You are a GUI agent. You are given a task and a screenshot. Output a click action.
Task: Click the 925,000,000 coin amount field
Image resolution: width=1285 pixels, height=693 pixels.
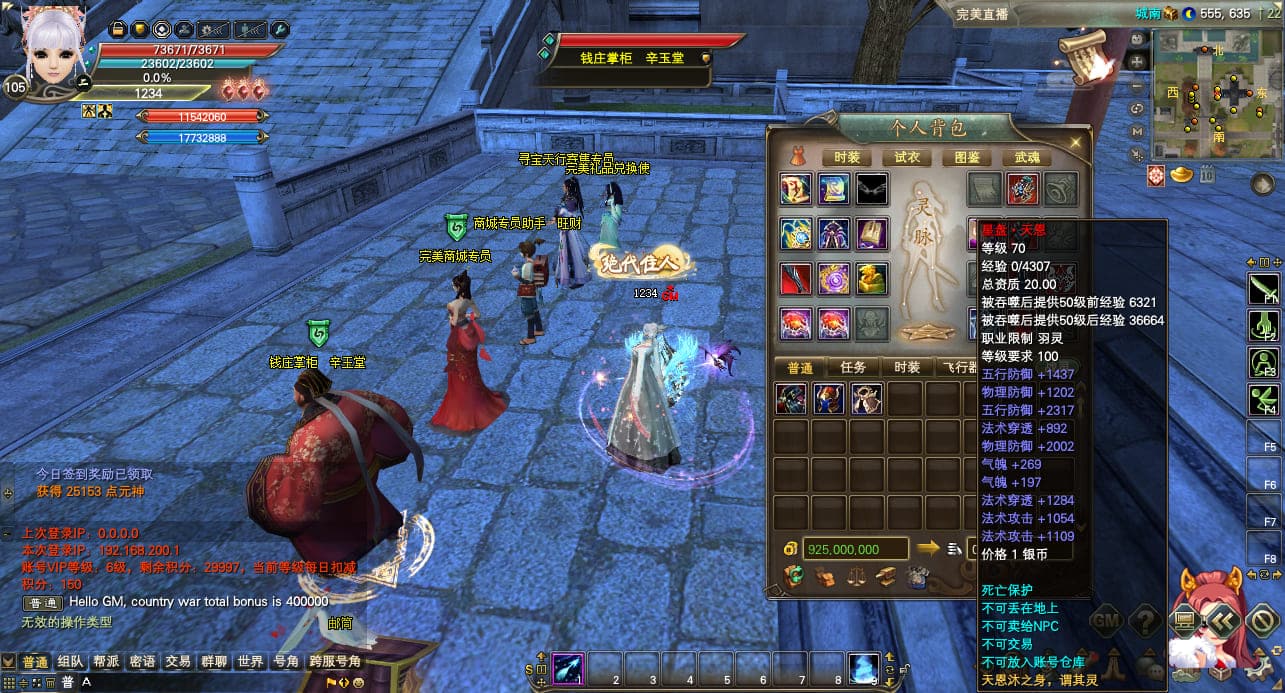[855, 549]
